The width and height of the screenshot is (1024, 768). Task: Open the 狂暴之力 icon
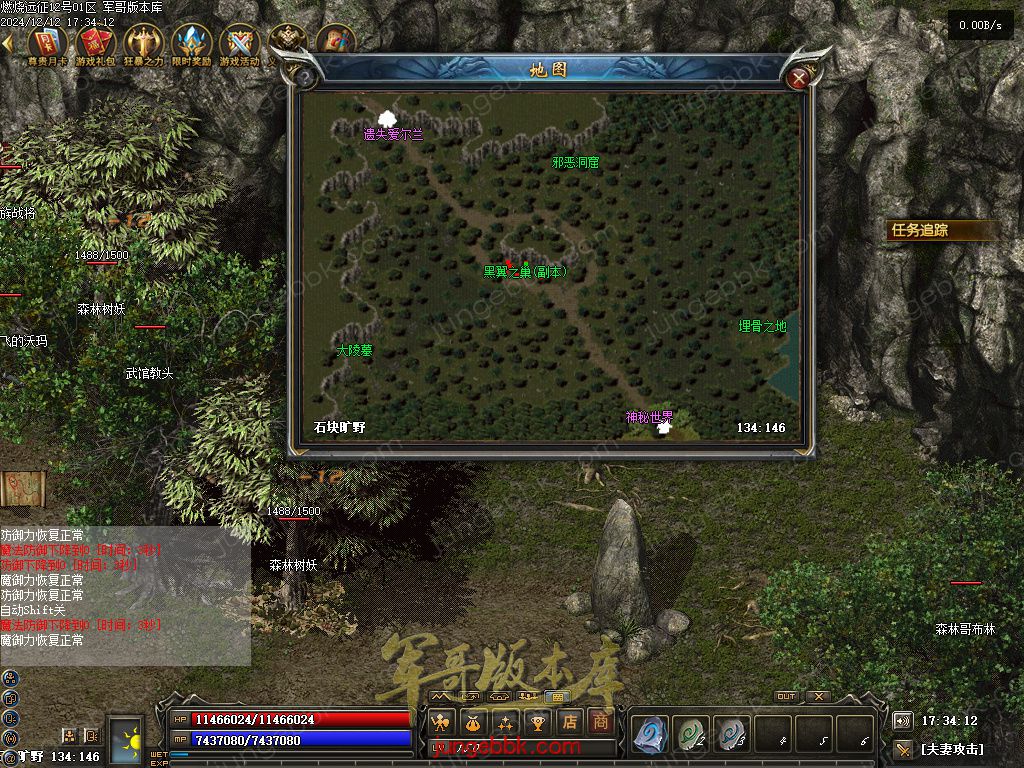143,45
